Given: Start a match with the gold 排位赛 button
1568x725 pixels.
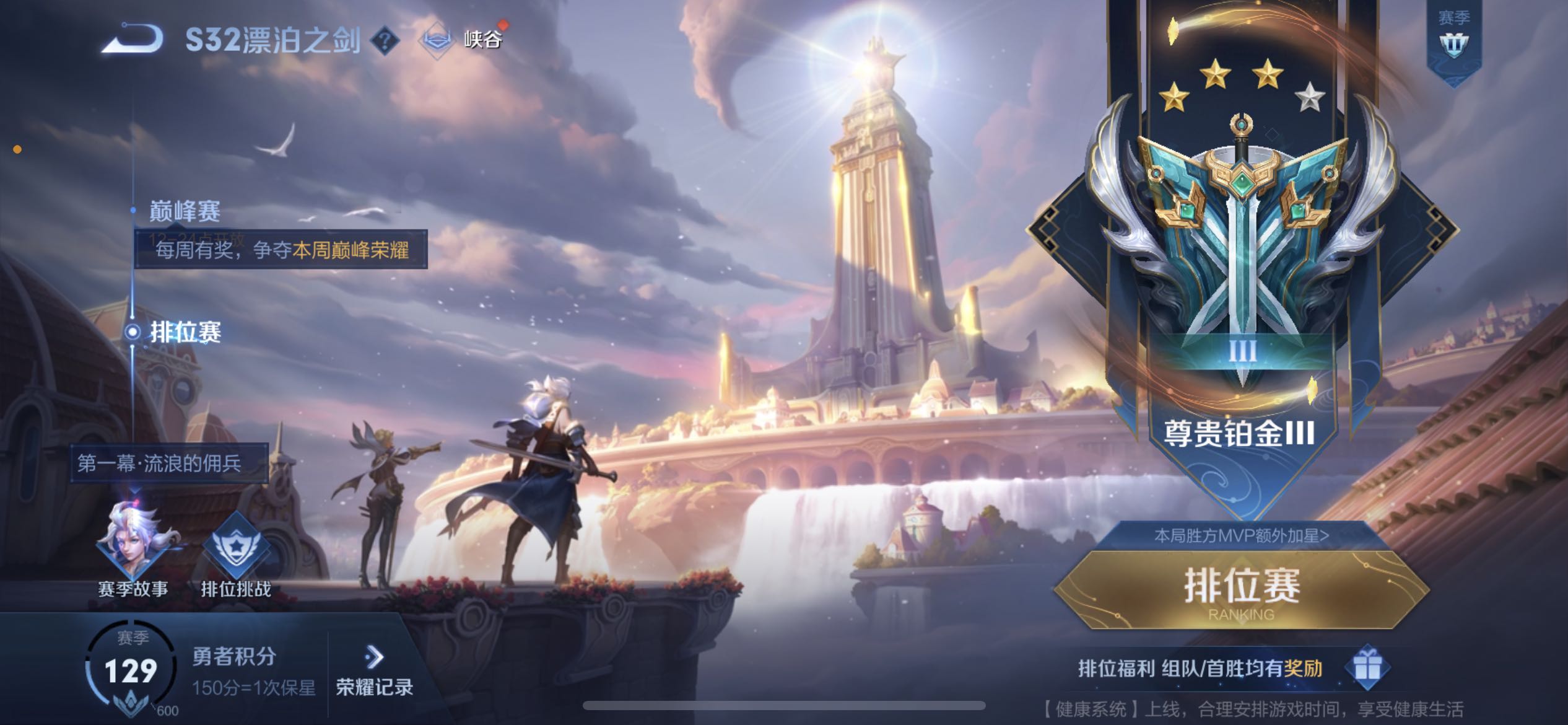Looking at the screenshot, I should coord(1241,589).
